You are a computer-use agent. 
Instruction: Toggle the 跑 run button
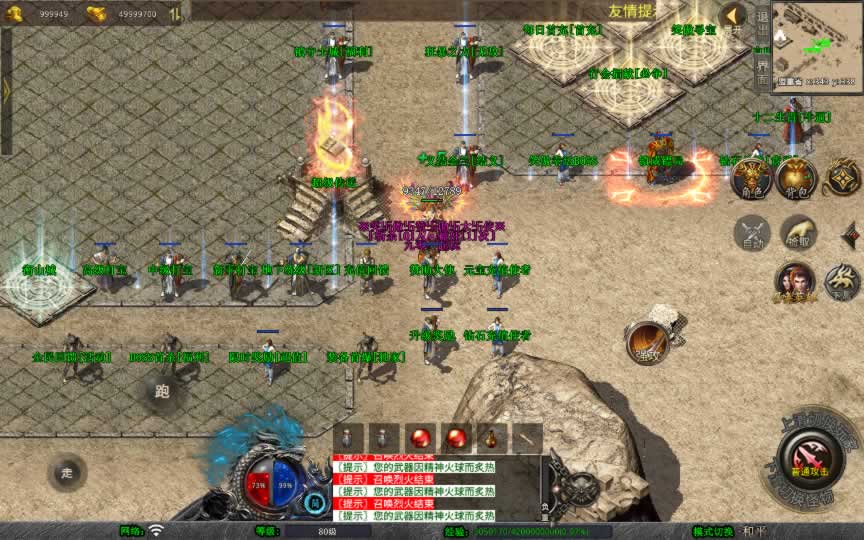162,391
